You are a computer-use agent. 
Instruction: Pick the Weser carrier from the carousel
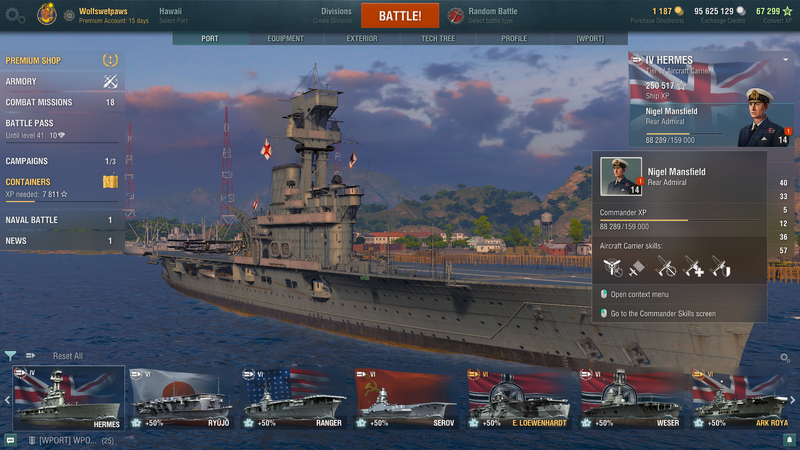(x=628, y=398)
